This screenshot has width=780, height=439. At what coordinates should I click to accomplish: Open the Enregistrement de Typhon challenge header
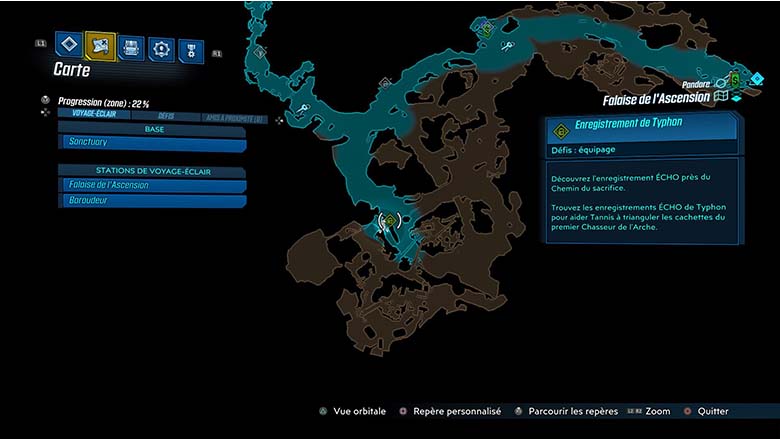pos(641,128)
